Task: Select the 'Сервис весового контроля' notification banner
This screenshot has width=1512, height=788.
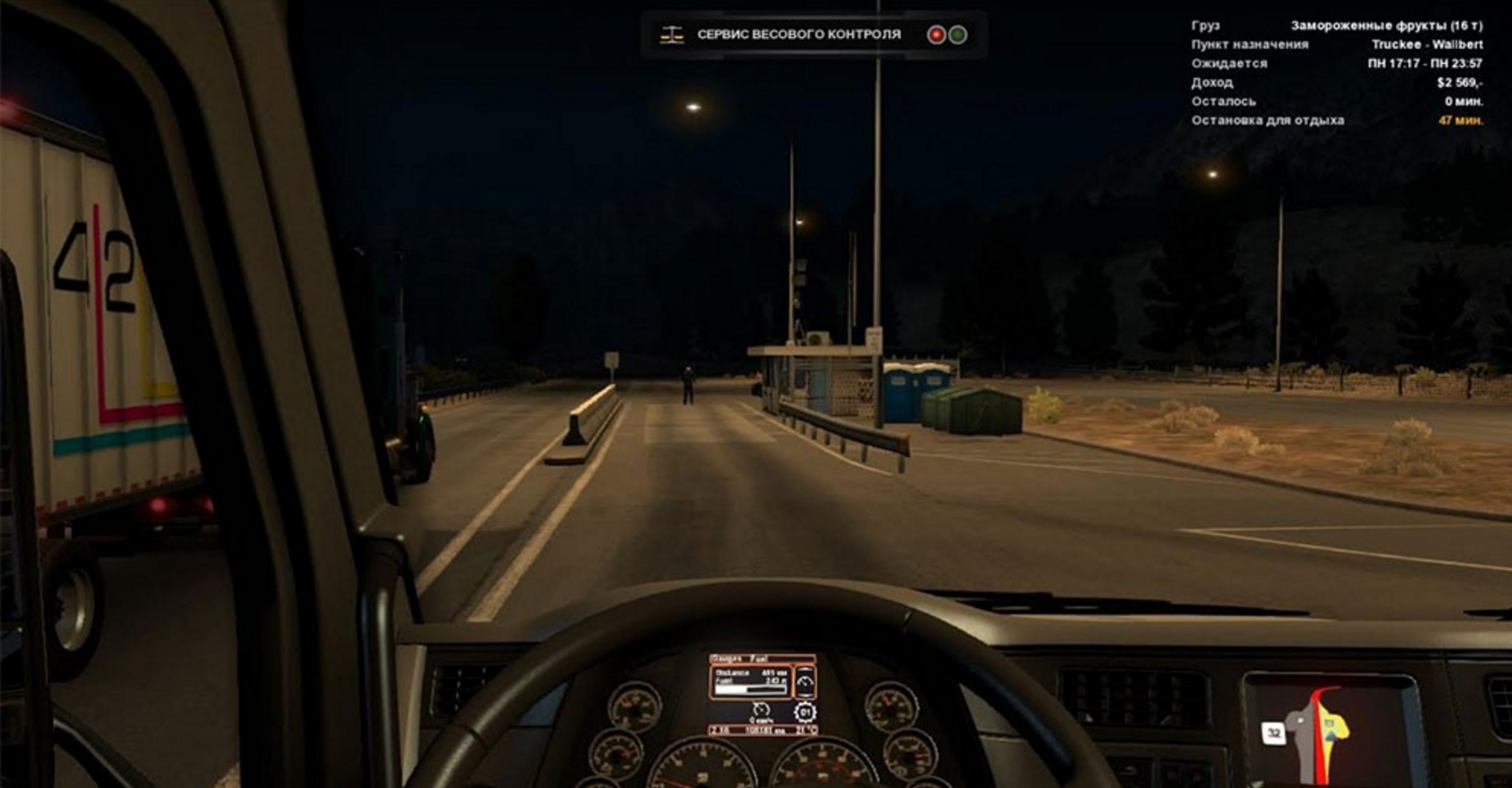Action: coord(799,35)
